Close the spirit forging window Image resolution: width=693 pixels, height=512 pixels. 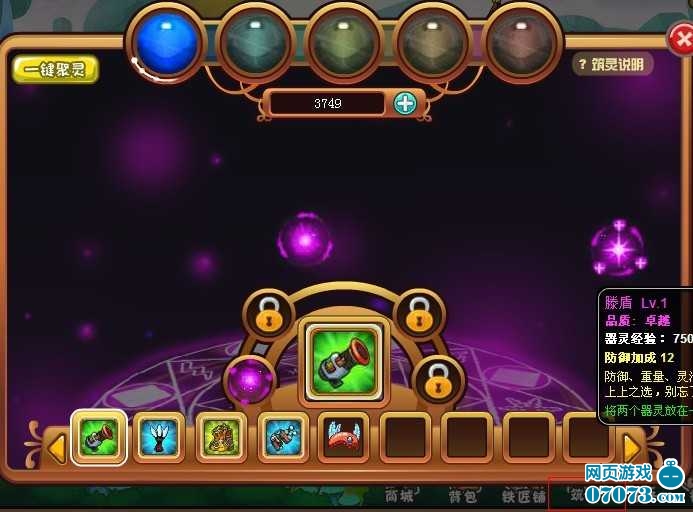point(681,39)
